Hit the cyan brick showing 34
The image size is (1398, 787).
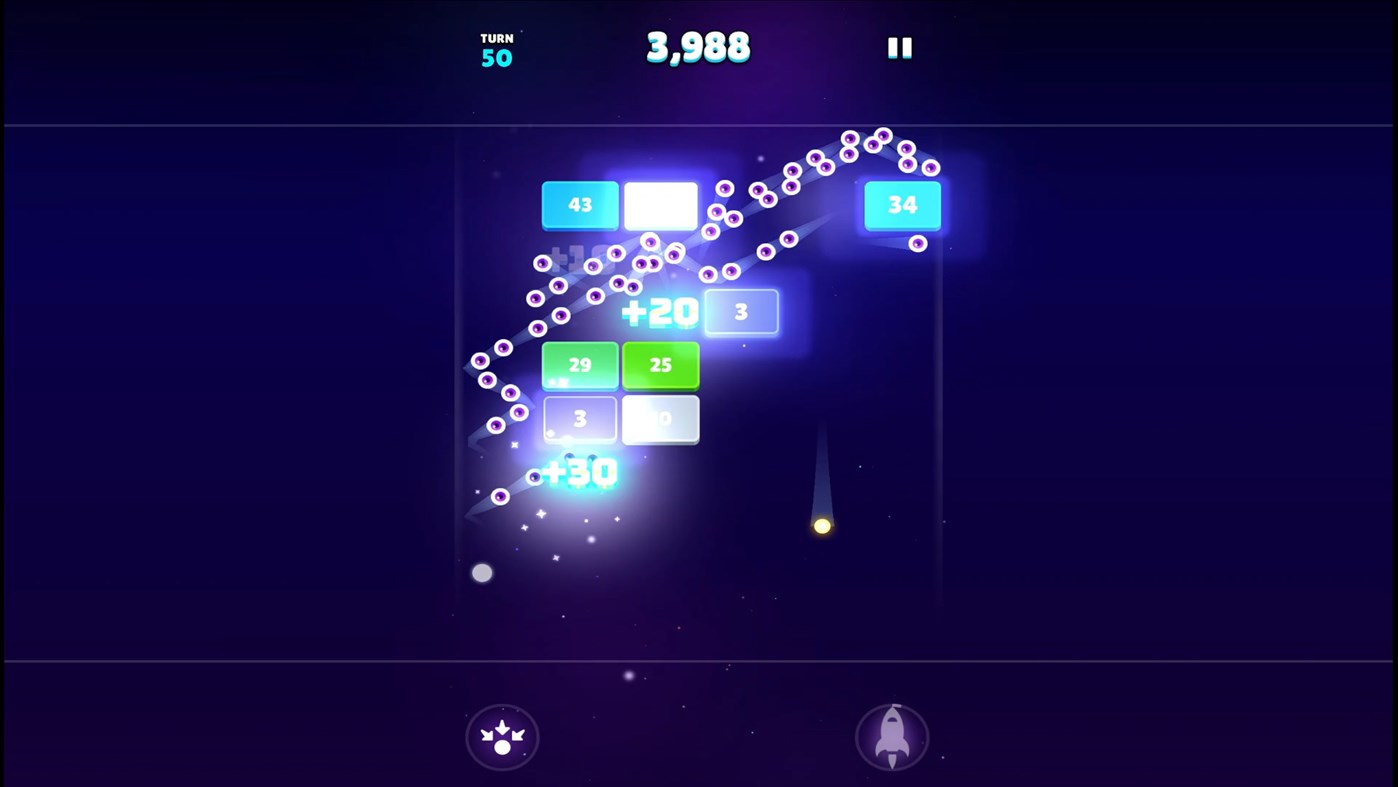pyautogui.click(x=902, y=204)
